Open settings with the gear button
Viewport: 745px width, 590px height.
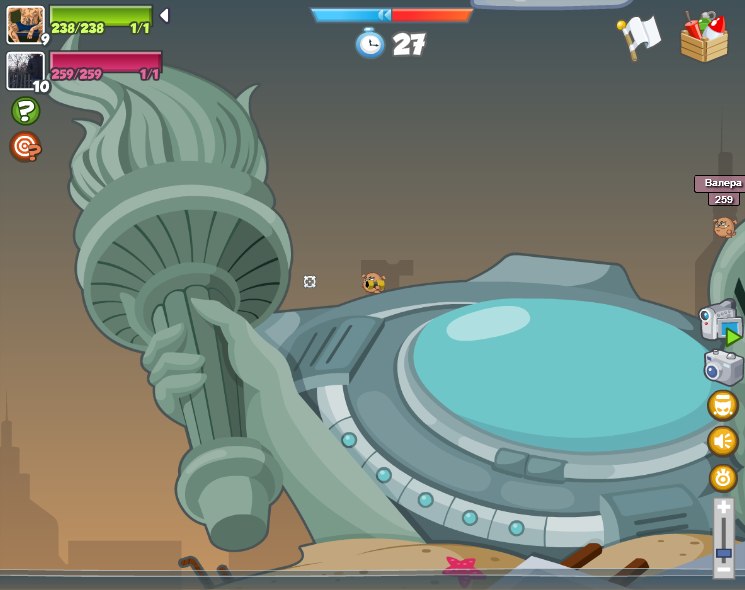[723, 477]
